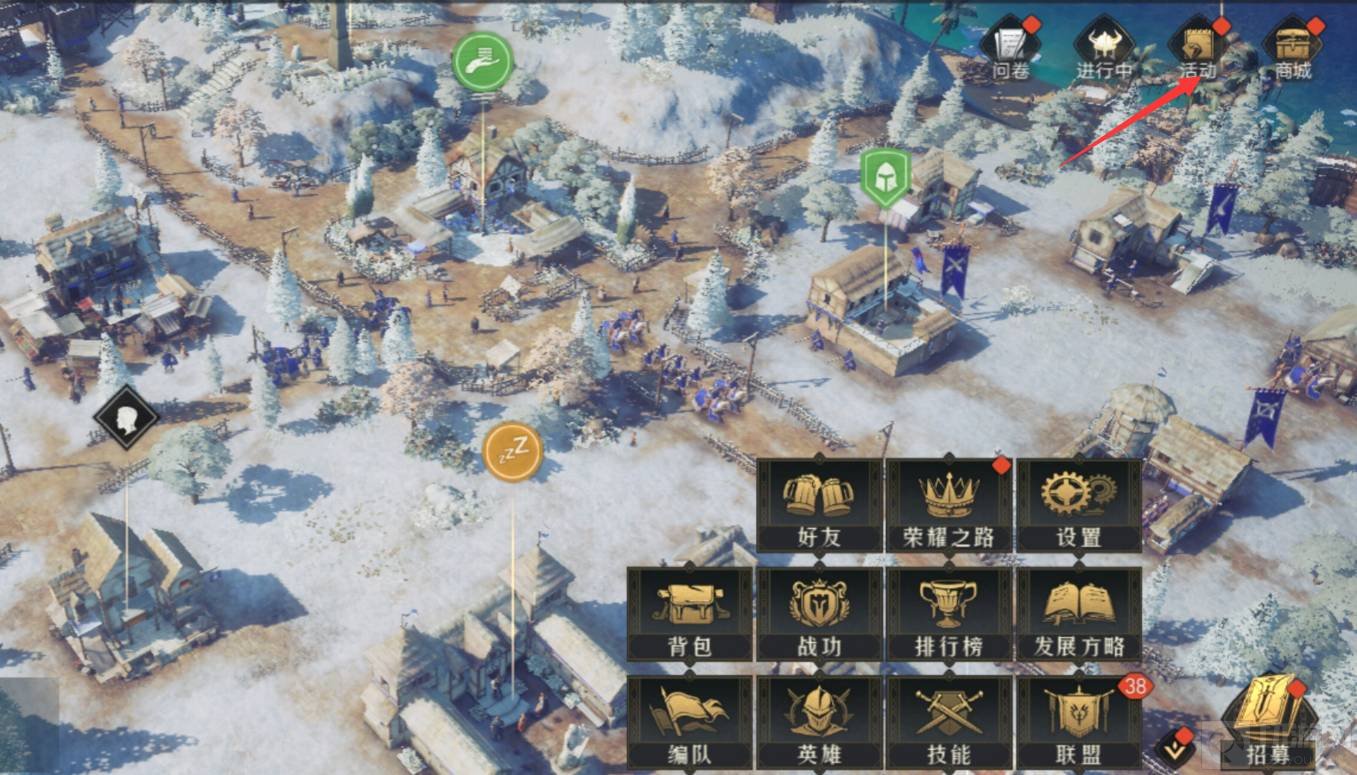The height and width of the screenshot is (775, 1357).
Task: Click the orange sleeping Zzz marker
Action: [512, 452]
